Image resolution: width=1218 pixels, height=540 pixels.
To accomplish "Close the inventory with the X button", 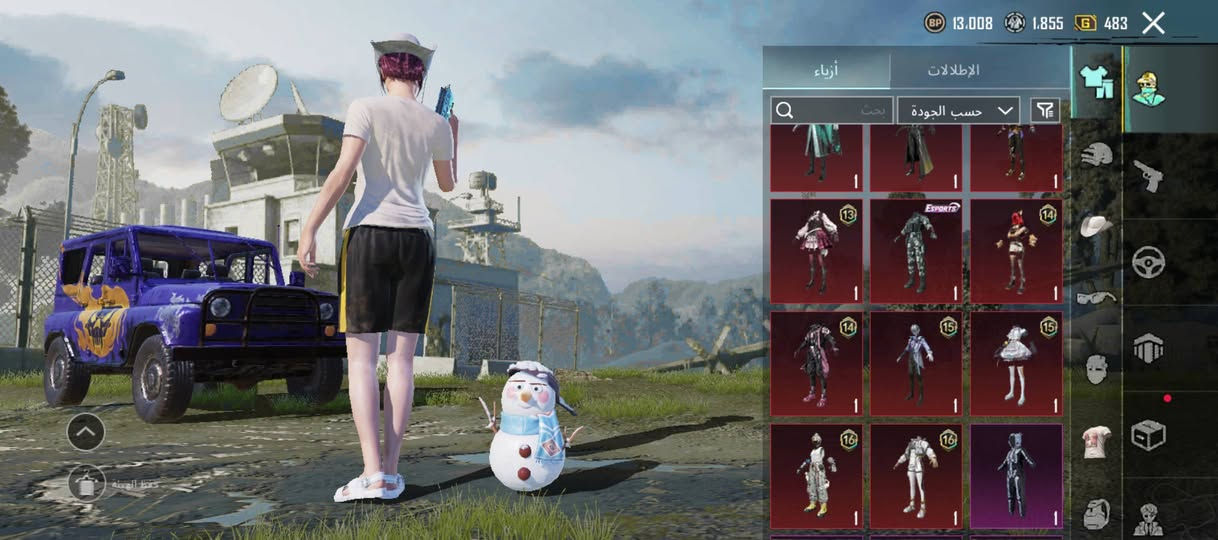I will click(1153, 23).
